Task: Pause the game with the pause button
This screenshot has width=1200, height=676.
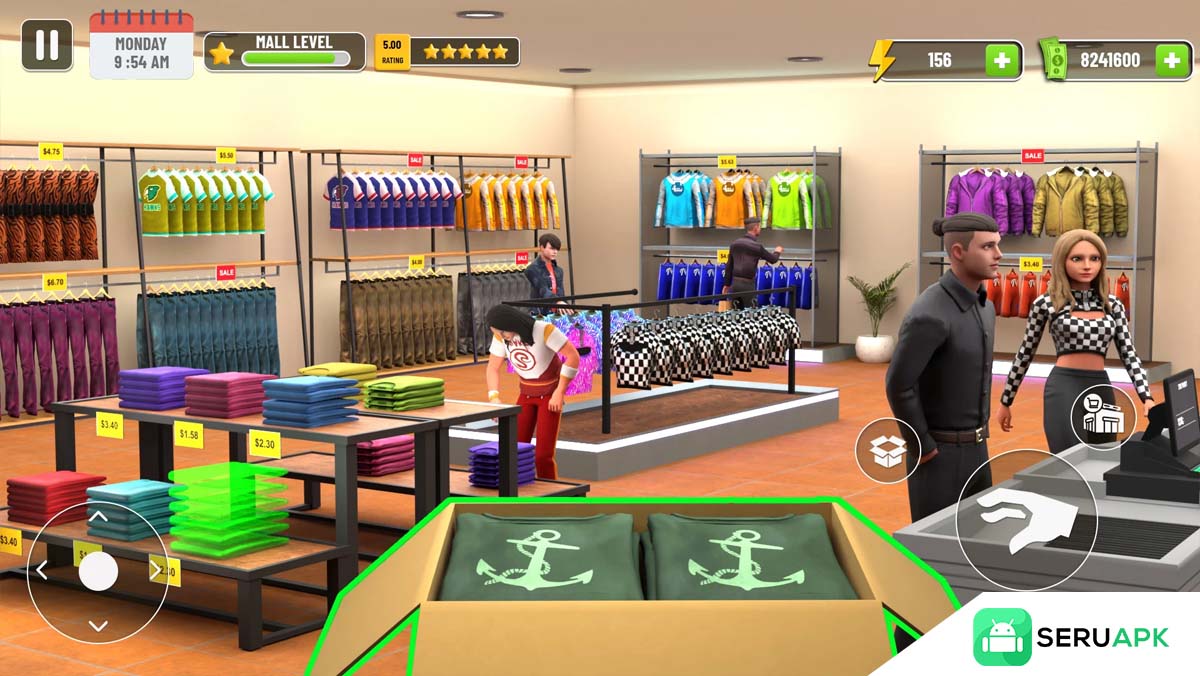Action: coord(47,46)
